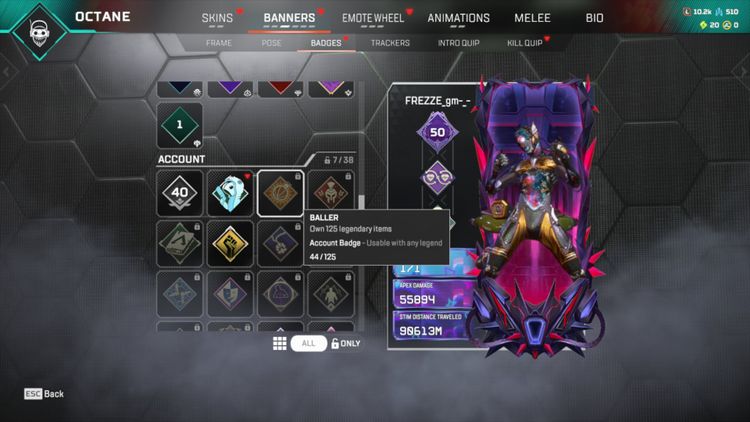Choose the Intro Quip sub-tab
The height and width of the screenshot is (422, 750).
459,43
